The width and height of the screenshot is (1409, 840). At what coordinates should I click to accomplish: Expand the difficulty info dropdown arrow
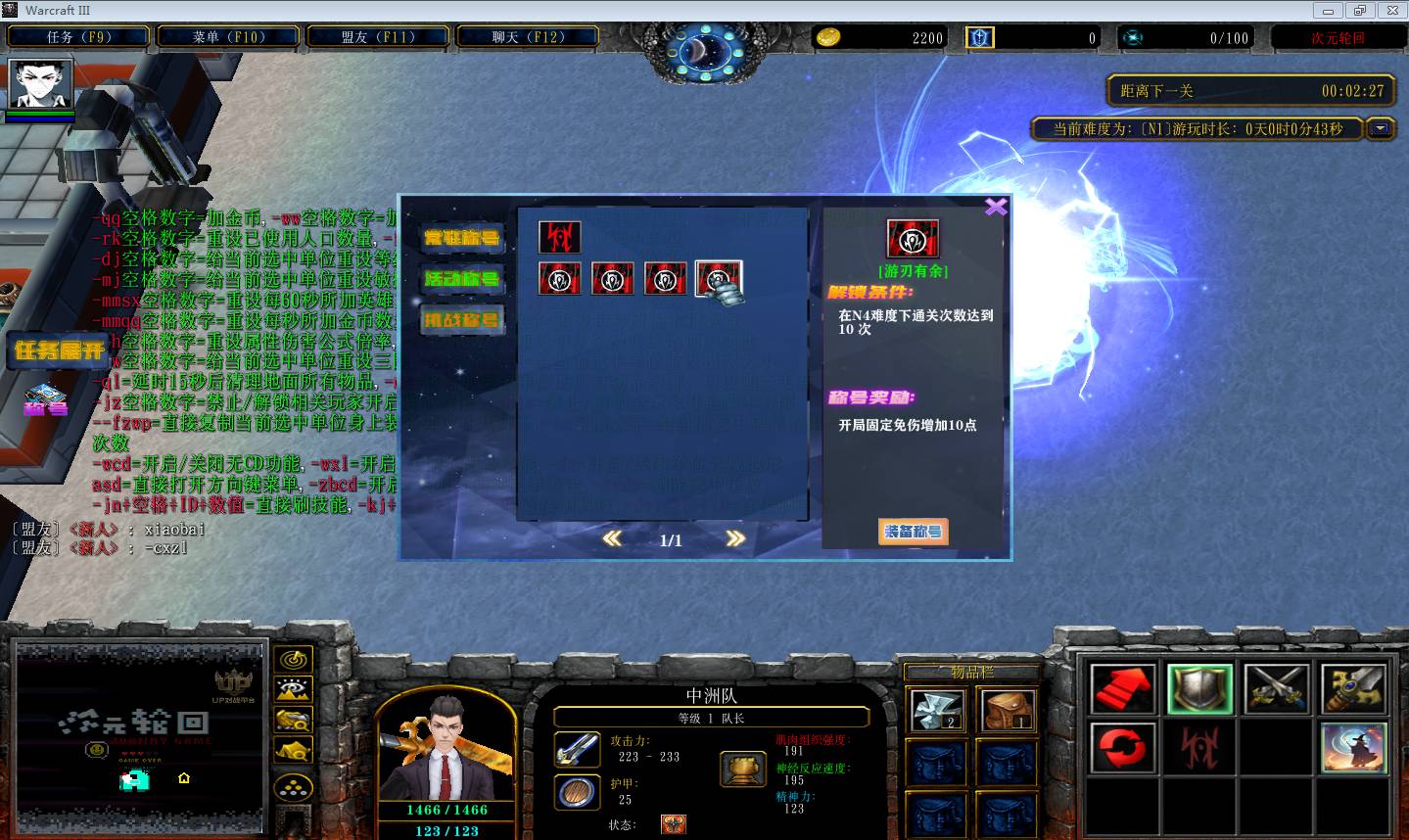coord(1381,128)
